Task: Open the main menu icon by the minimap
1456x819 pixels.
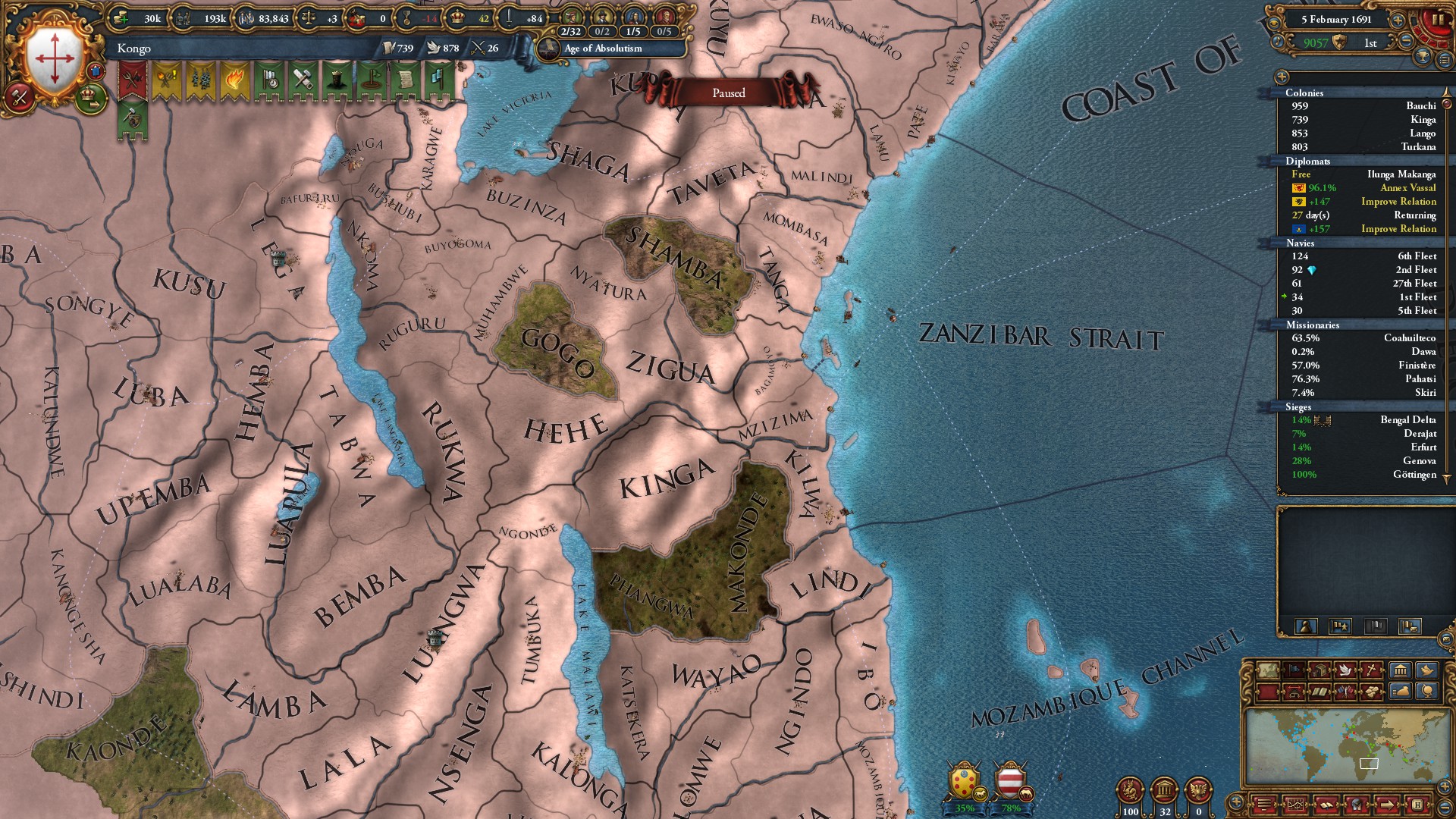Action: [x=1265, y=805]
